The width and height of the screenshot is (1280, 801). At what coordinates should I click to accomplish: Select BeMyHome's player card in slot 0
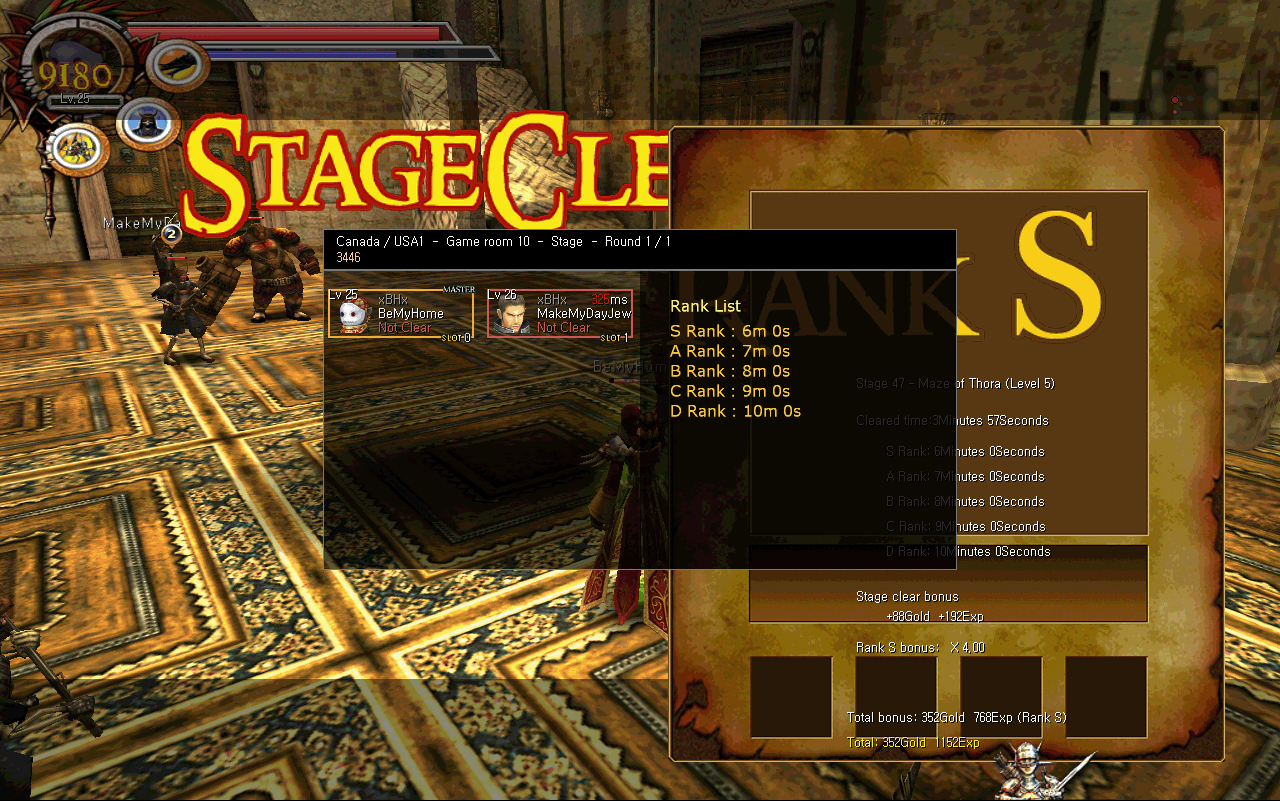[x=401, y=314]
